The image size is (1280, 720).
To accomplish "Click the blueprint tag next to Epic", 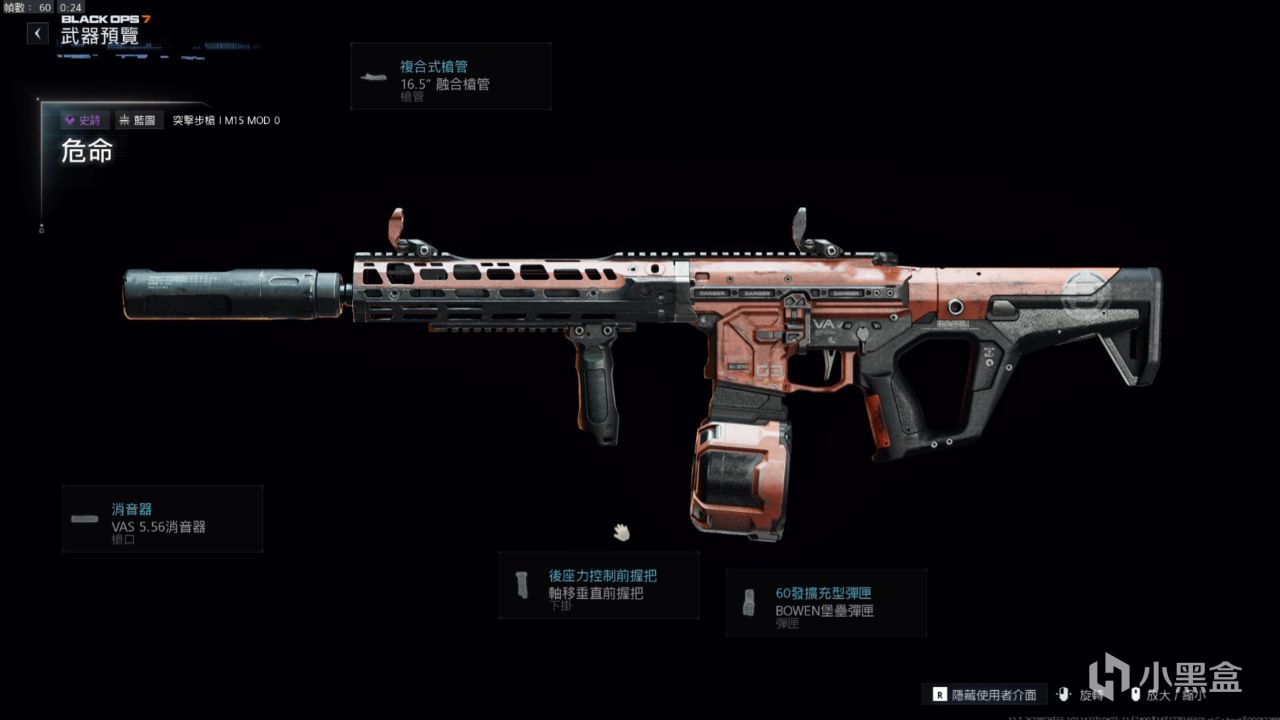I will (137, 120).
